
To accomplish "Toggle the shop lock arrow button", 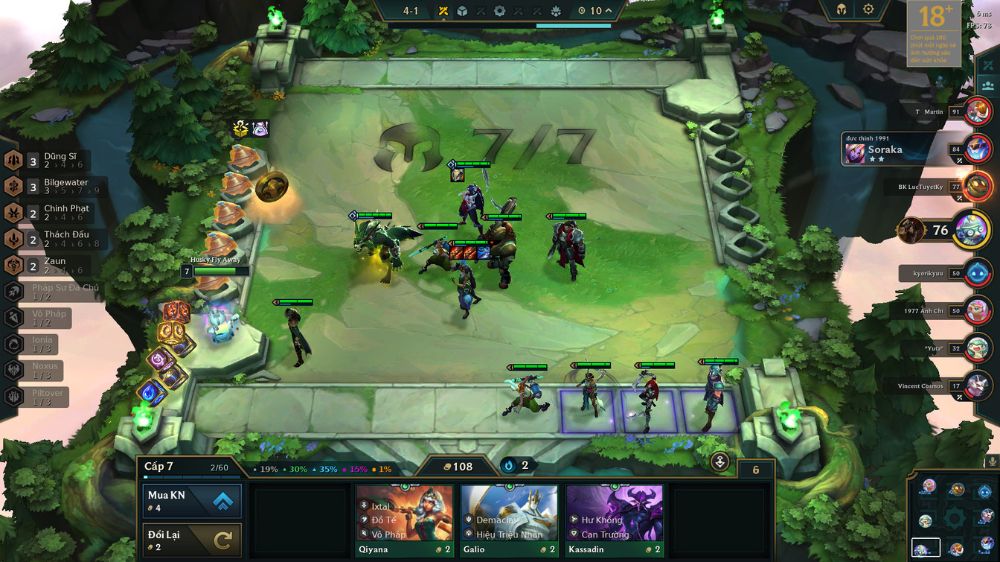I will [x=720, y=462].
